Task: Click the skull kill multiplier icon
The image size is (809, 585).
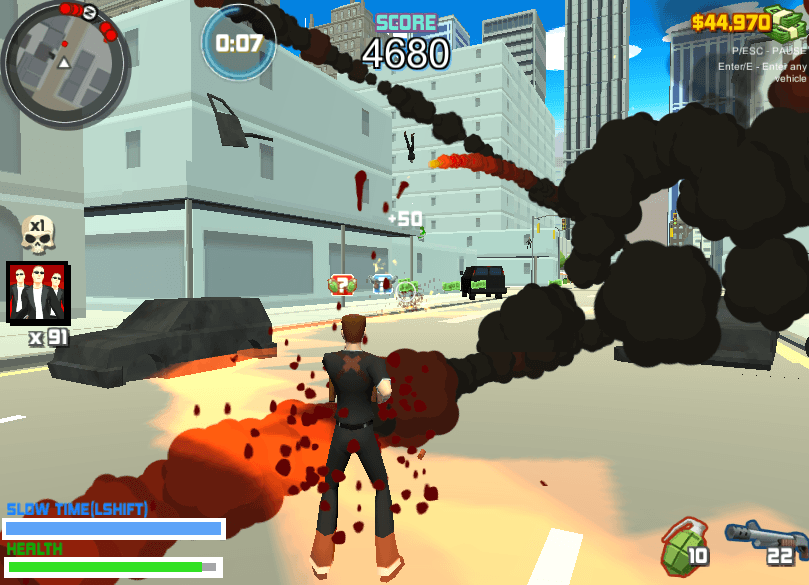Action: (38, 233)
